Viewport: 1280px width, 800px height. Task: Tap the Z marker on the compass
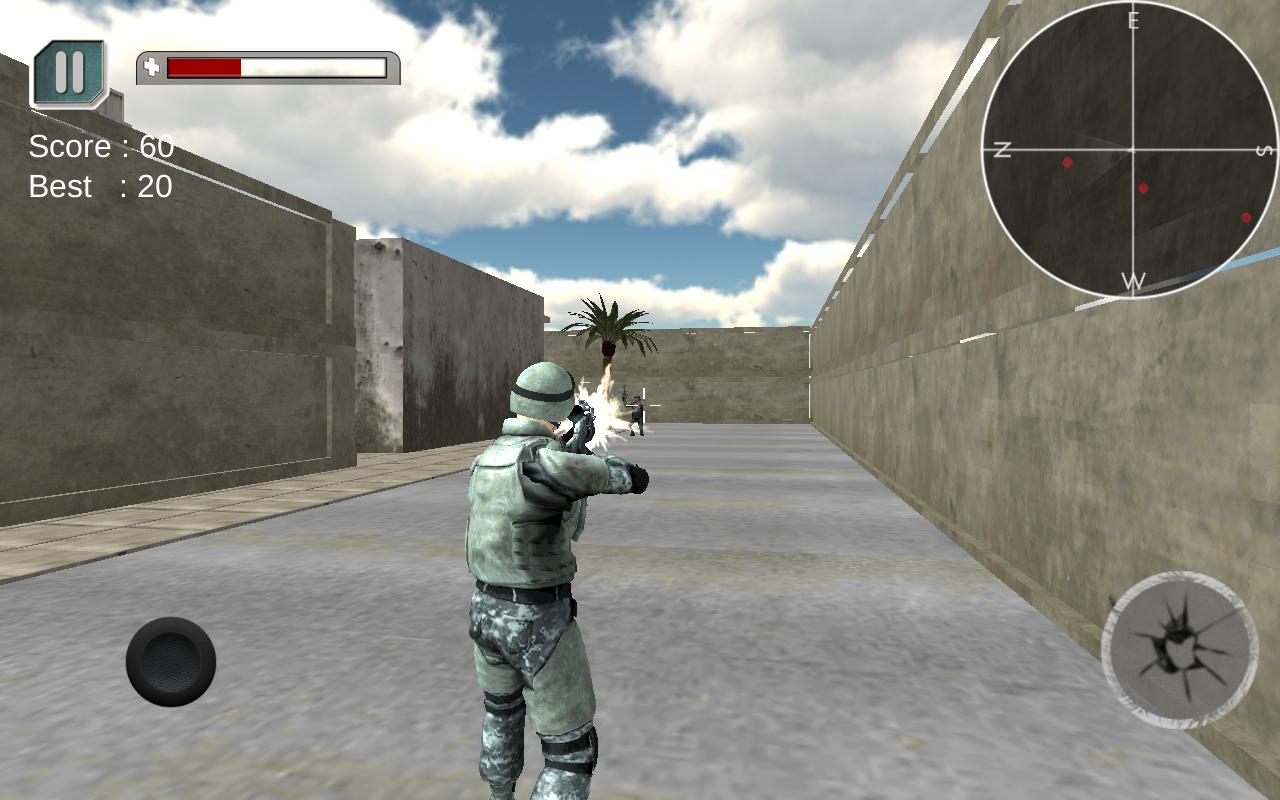point(1002,148)
